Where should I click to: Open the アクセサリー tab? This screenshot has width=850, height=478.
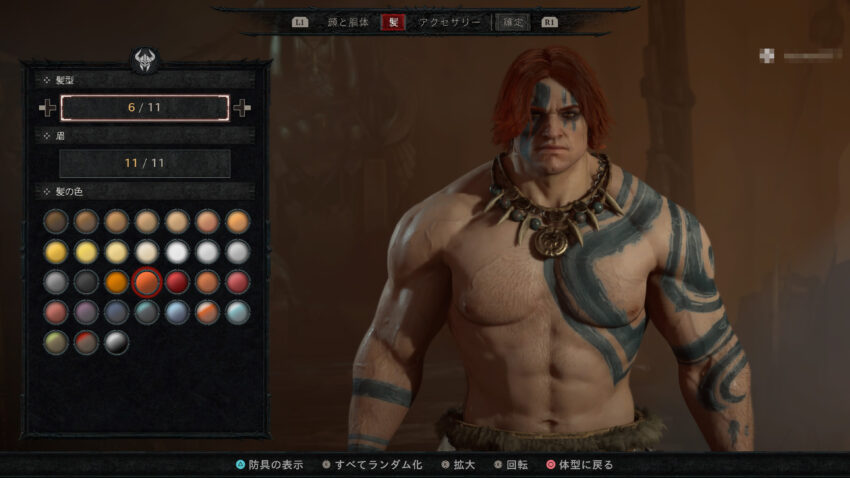tap(450, 21)
